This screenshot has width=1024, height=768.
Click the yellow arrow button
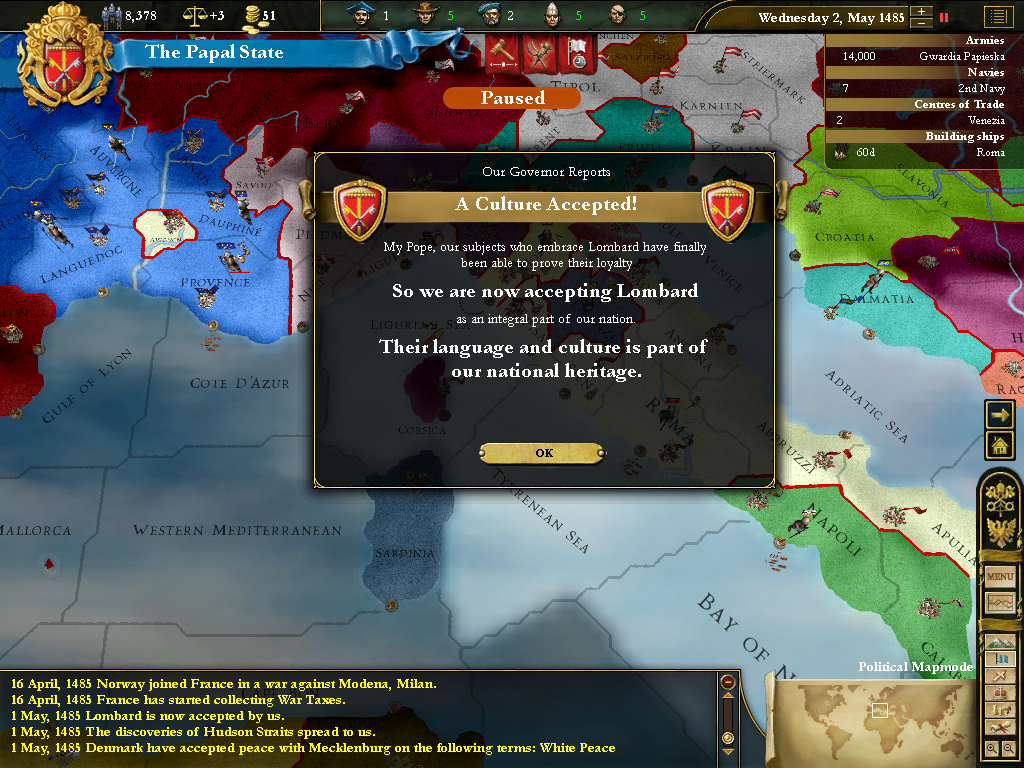[x=1000, y=414]
